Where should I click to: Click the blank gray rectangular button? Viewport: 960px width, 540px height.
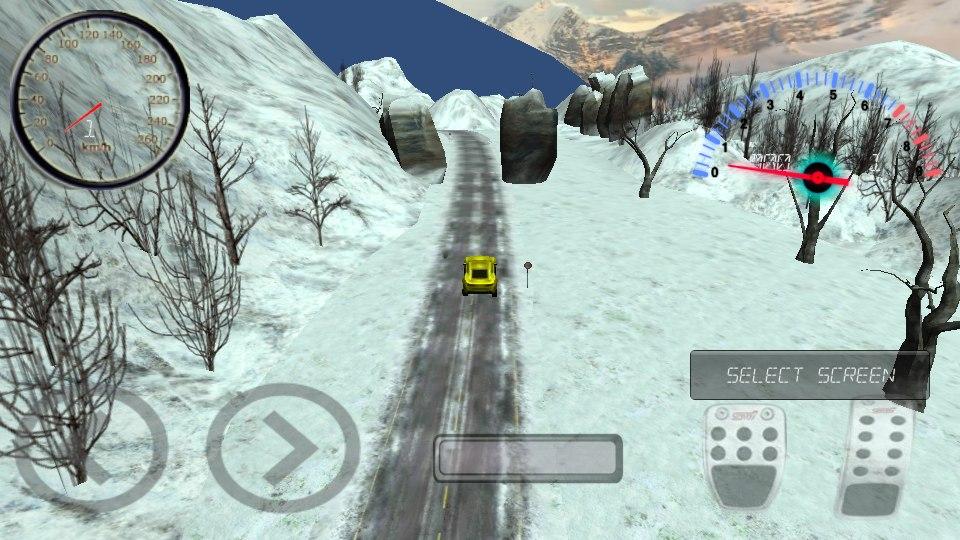(528, 458)
